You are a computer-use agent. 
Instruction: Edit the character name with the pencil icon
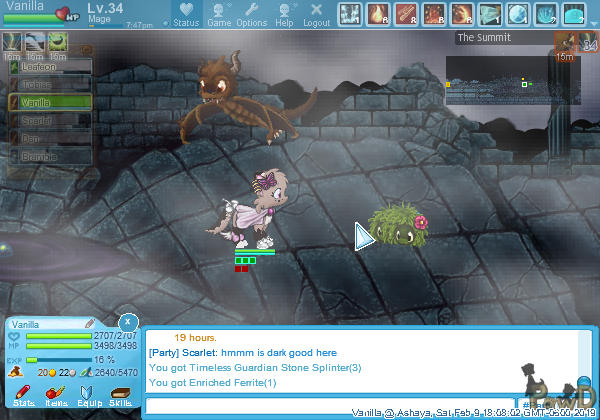[x=89, y=324]
